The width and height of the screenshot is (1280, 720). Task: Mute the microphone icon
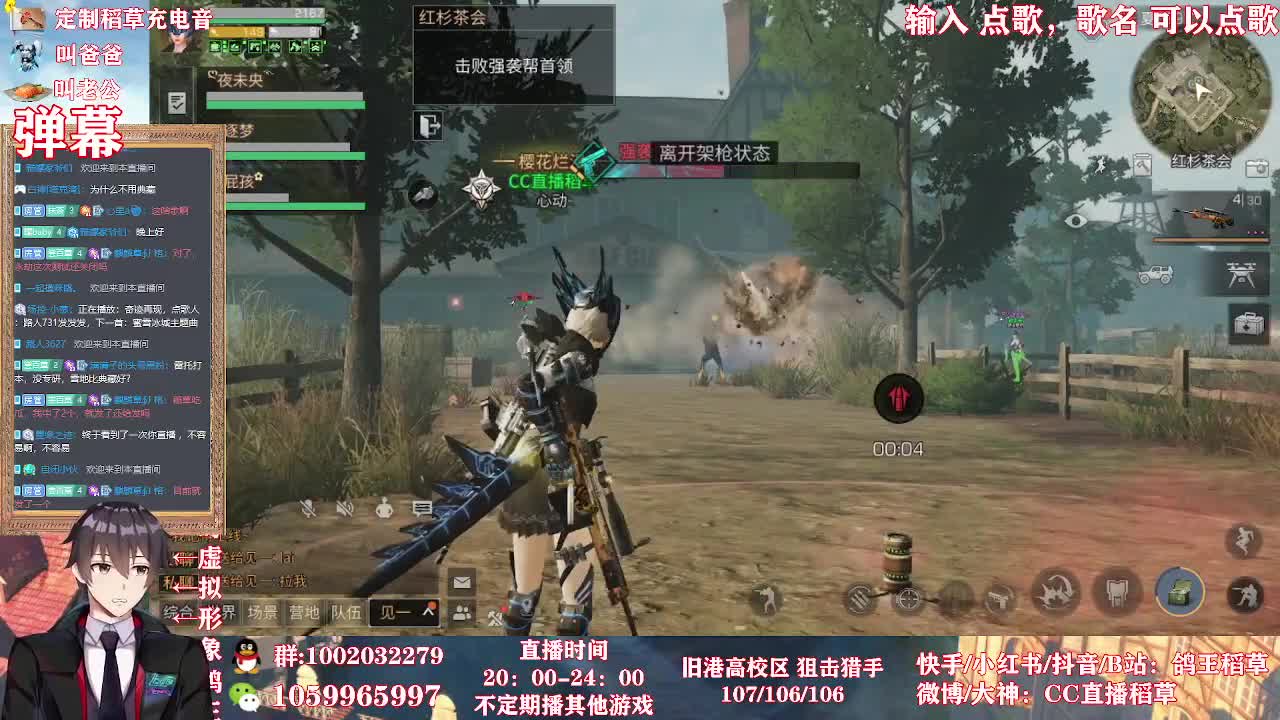(310, 509)
